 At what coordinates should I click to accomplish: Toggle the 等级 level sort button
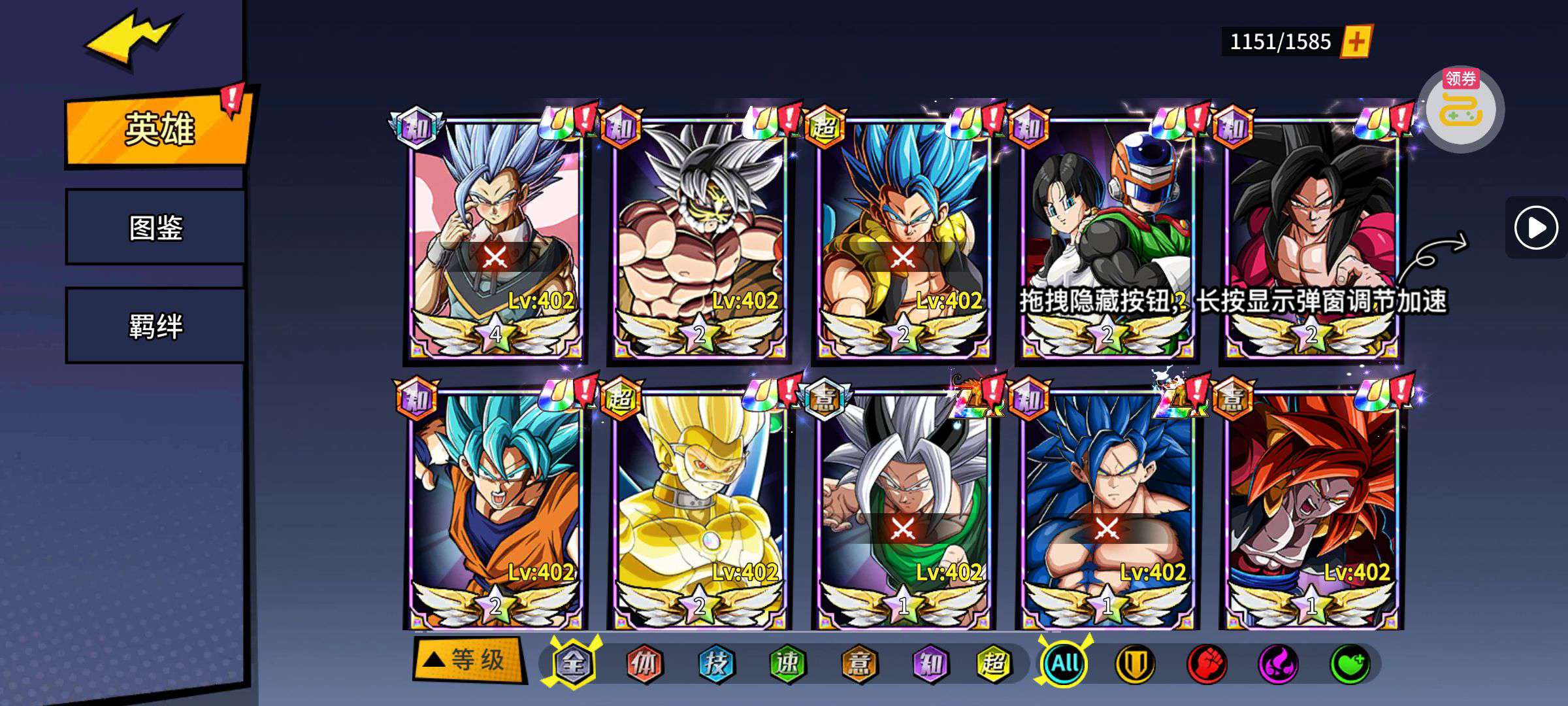point(469,660)
